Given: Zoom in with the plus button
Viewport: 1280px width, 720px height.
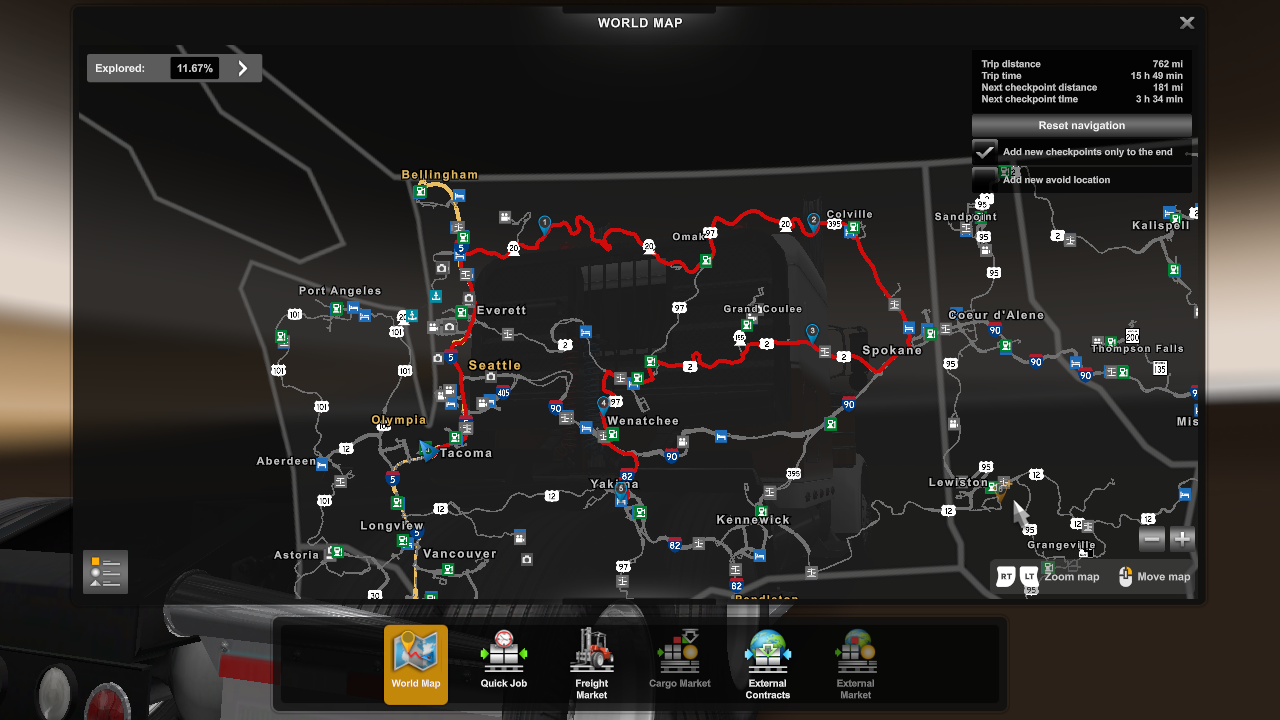Looking at the screenshot, I should (x=1182, y=539).
